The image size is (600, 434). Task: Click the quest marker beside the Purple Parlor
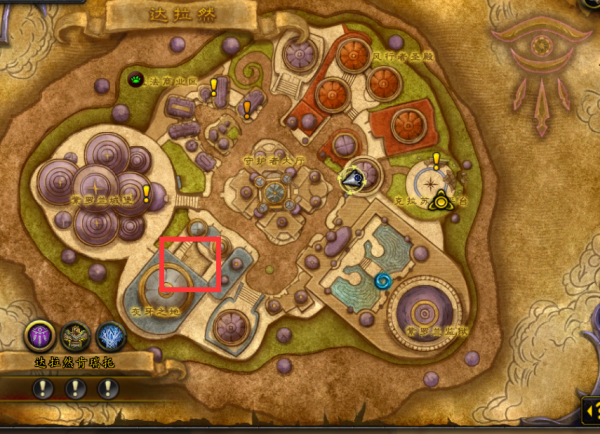(x=146, y=192)
